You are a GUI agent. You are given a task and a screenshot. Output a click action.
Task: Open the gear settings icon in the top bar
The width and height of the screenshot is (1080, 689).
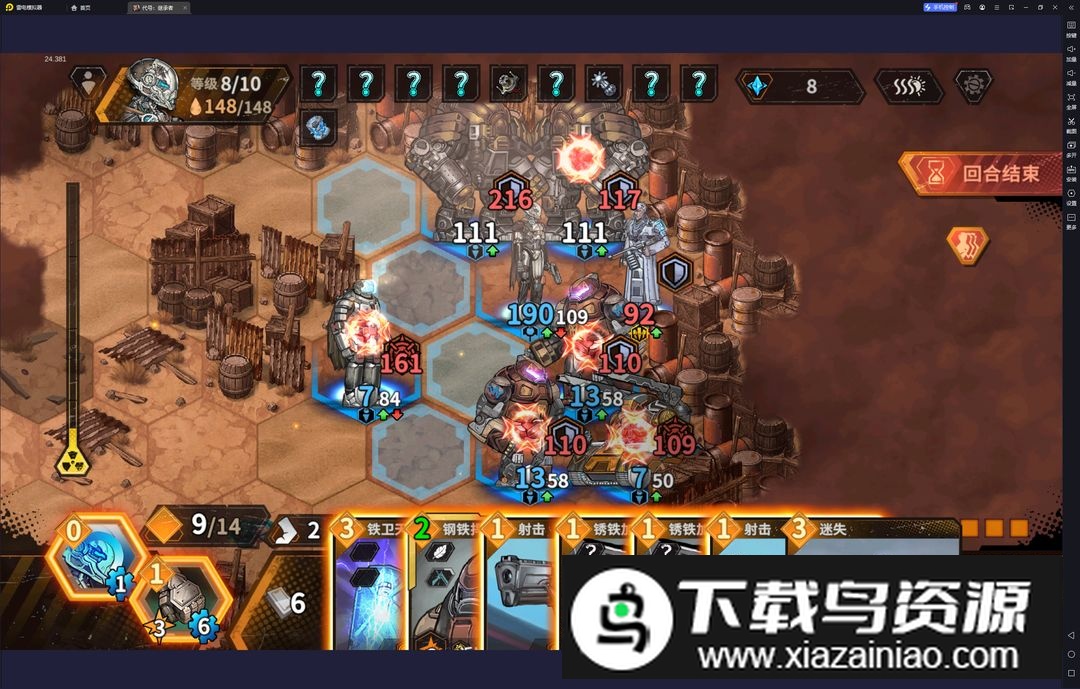click(x=972, y=86)
